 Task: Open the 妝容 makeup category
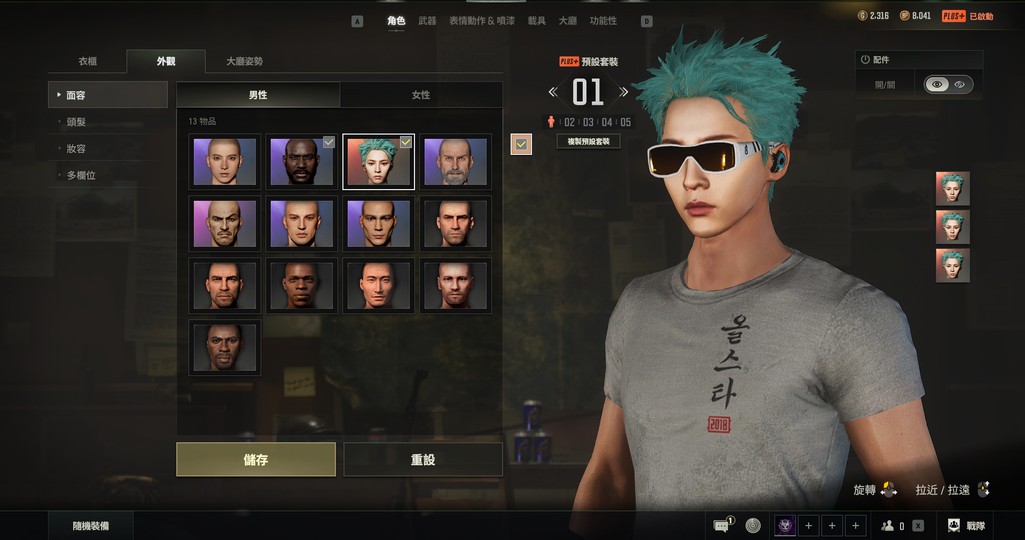pyautogui.click(x=76, y=149)
